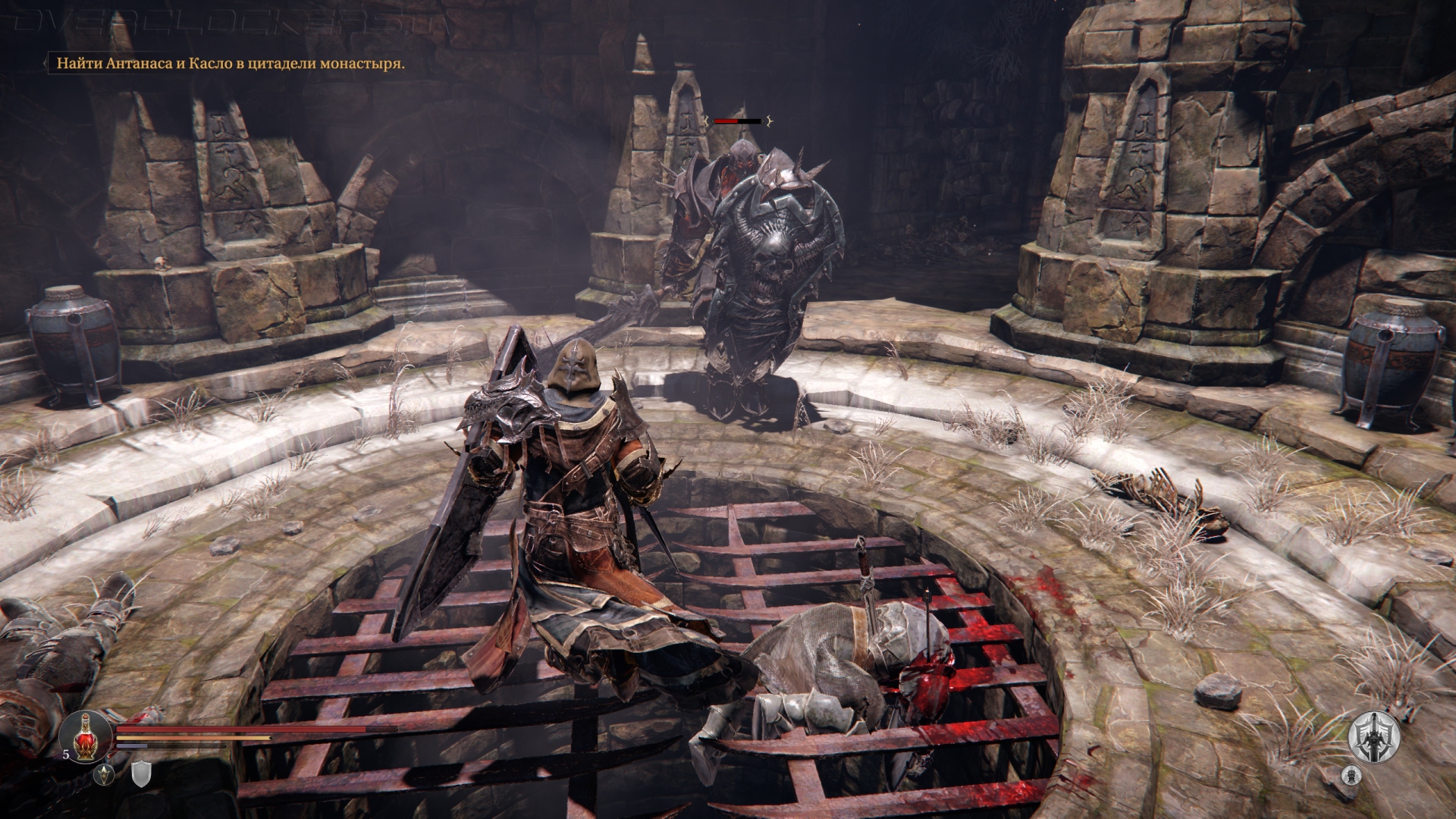This screenshot has width=1456, height=819.
Task: Select the gray shield status icon
Action: click(141, 774)
